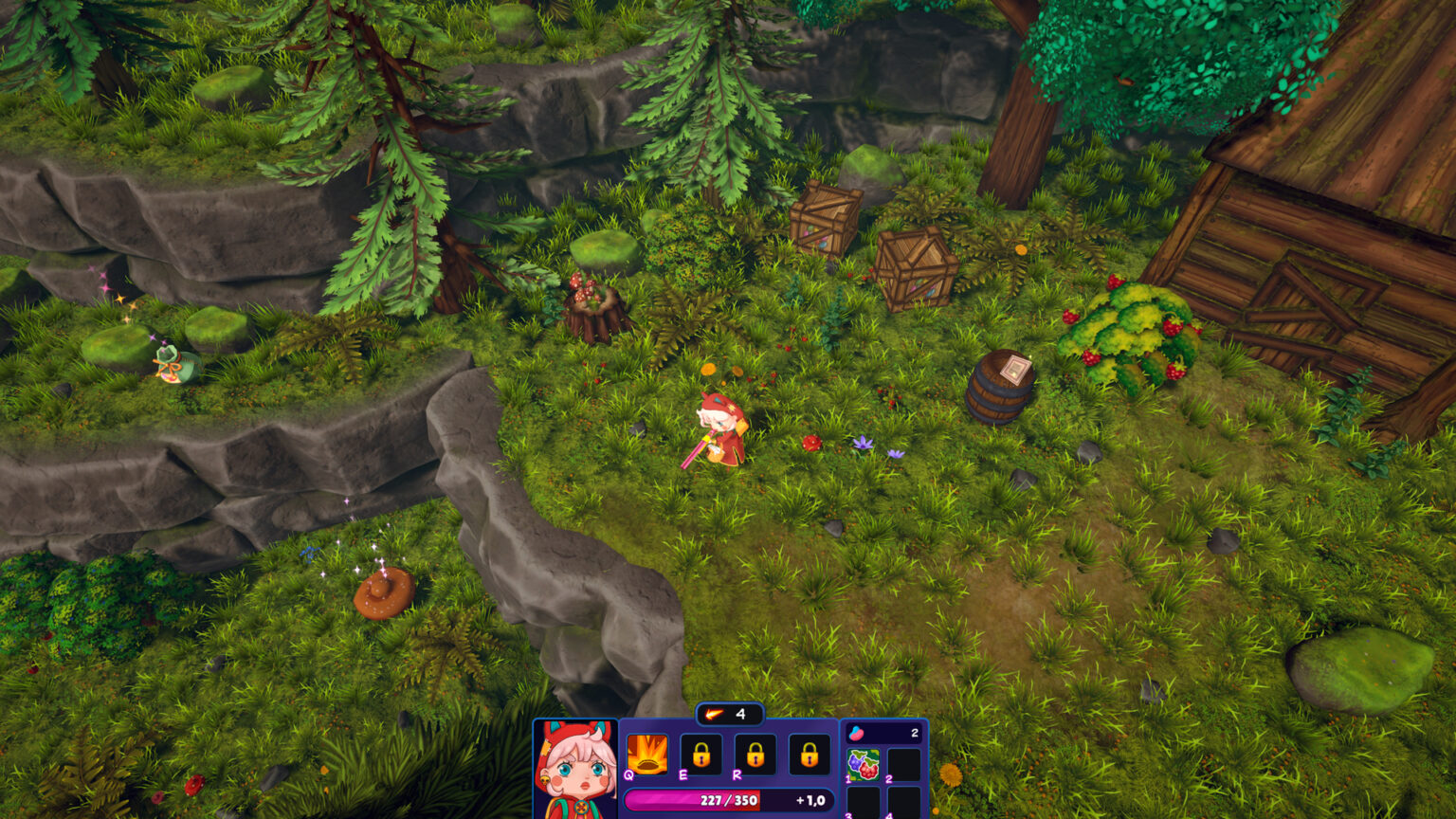The width and height of the screenshot is (1456, 819).
Task: Select the locked E ability slot
Action: tap(701, 755)
